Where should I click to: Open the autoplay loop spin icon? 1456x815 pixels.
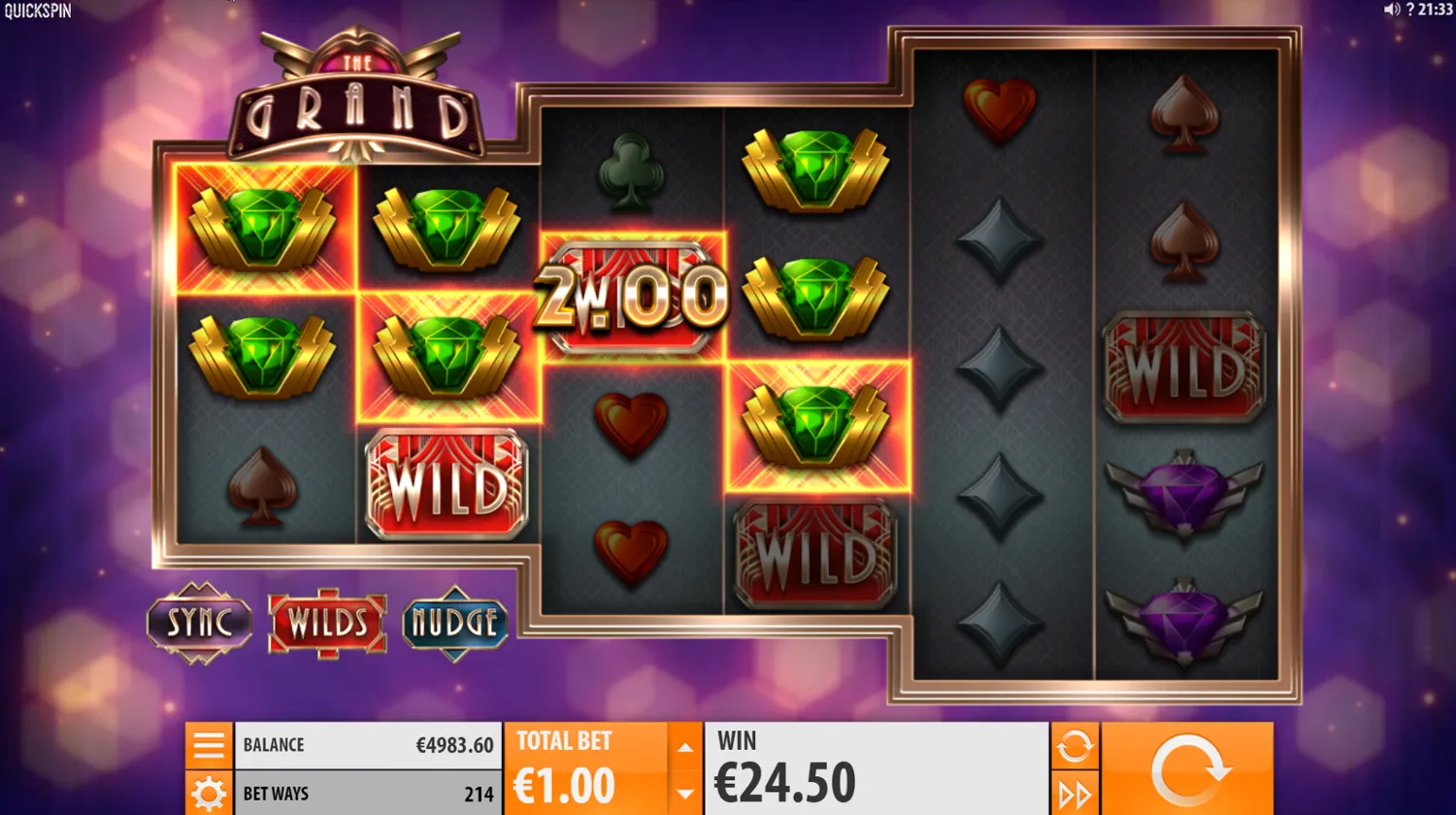pos(1075,745)
